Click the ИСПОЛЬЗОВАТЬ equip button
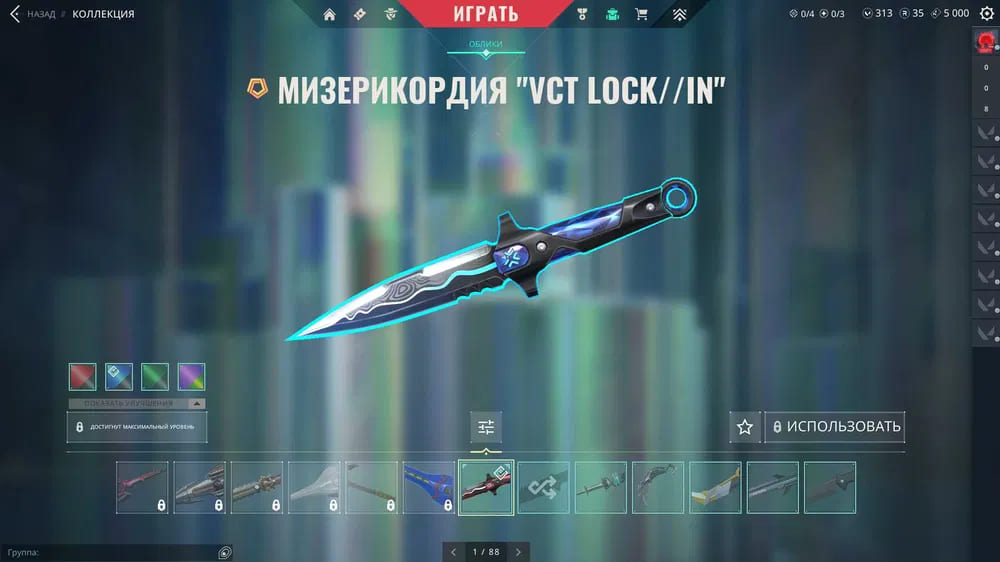This screenshot has width=1000, height=562. click(835, 427)
